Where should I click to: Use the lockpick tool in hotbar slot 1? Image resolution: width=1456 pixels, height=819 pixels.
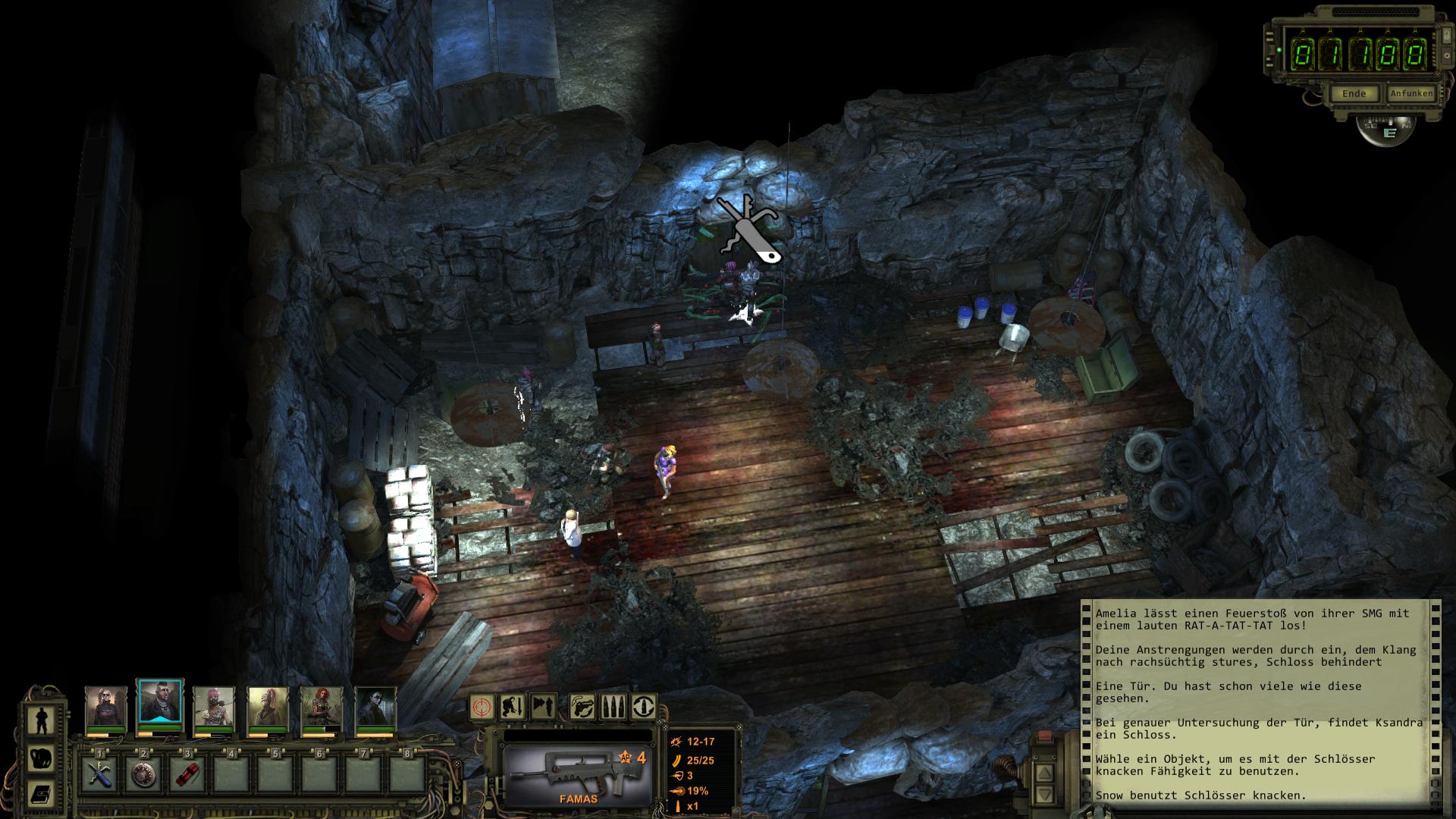pyautogui.click(x=99, y=774)
